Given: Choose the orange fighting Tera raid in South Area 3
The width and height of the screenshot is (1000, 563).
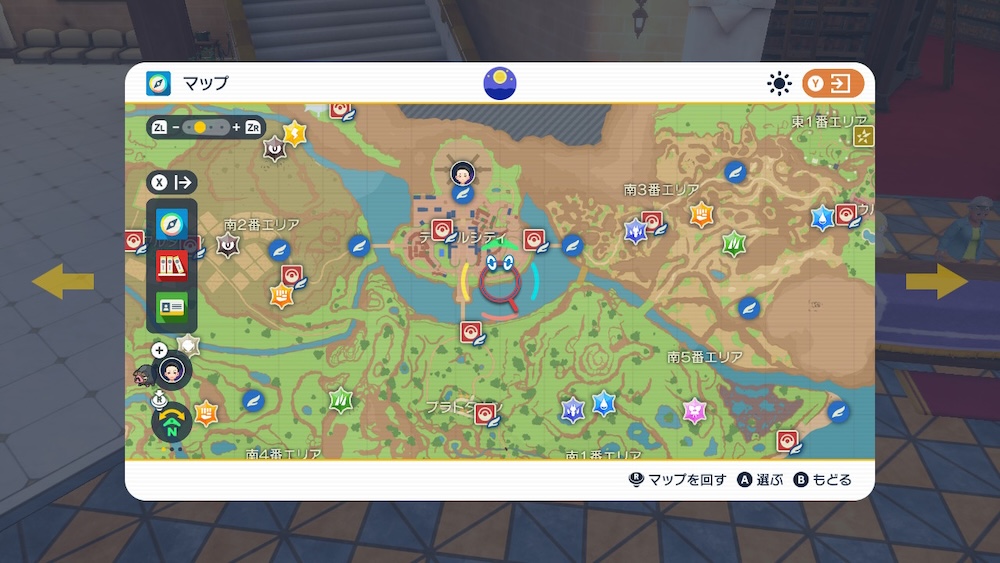Looking at the screenshot, I should click(702, 213).
